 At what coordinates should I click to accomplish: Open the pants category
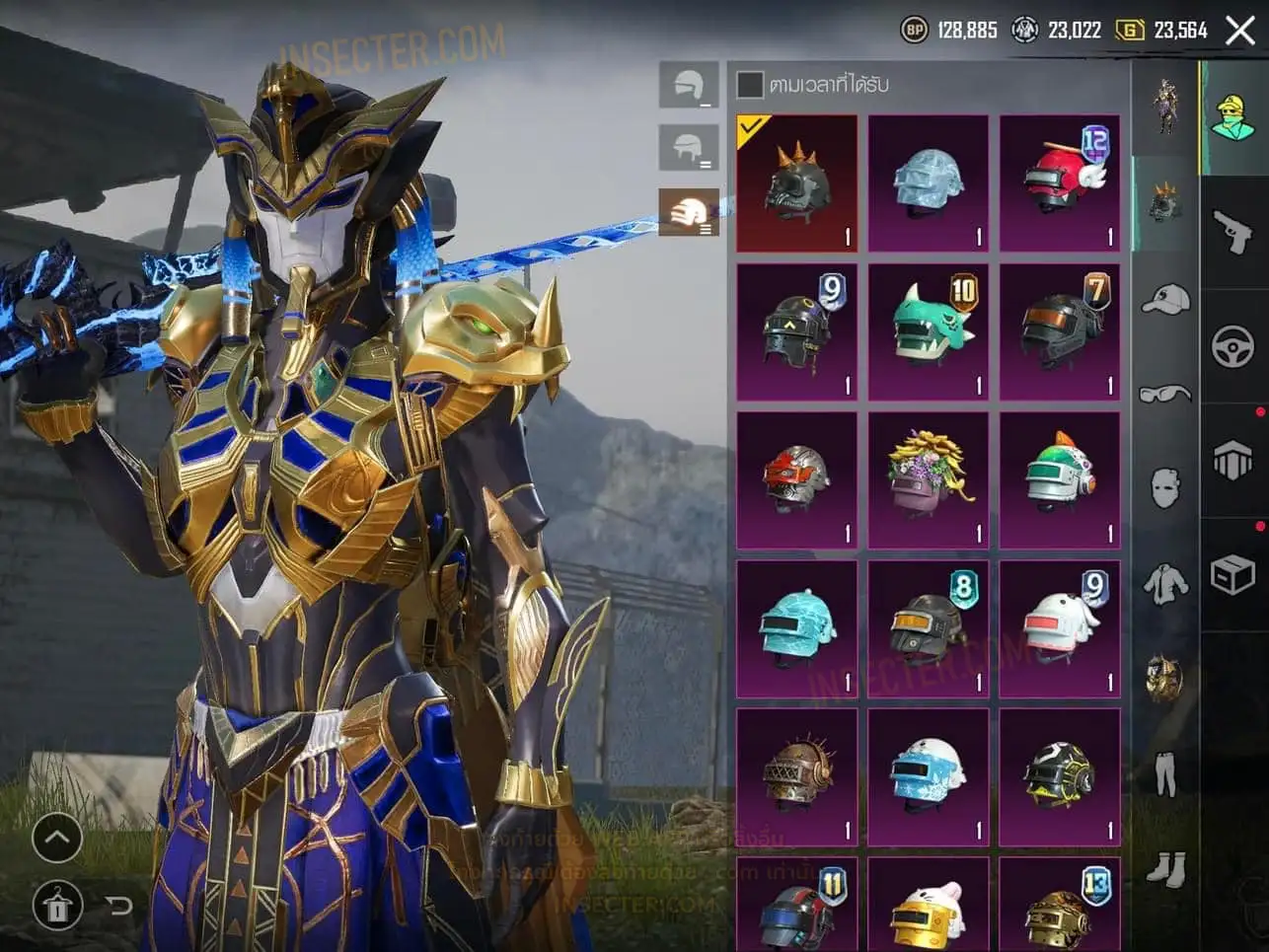(1165, 772)
